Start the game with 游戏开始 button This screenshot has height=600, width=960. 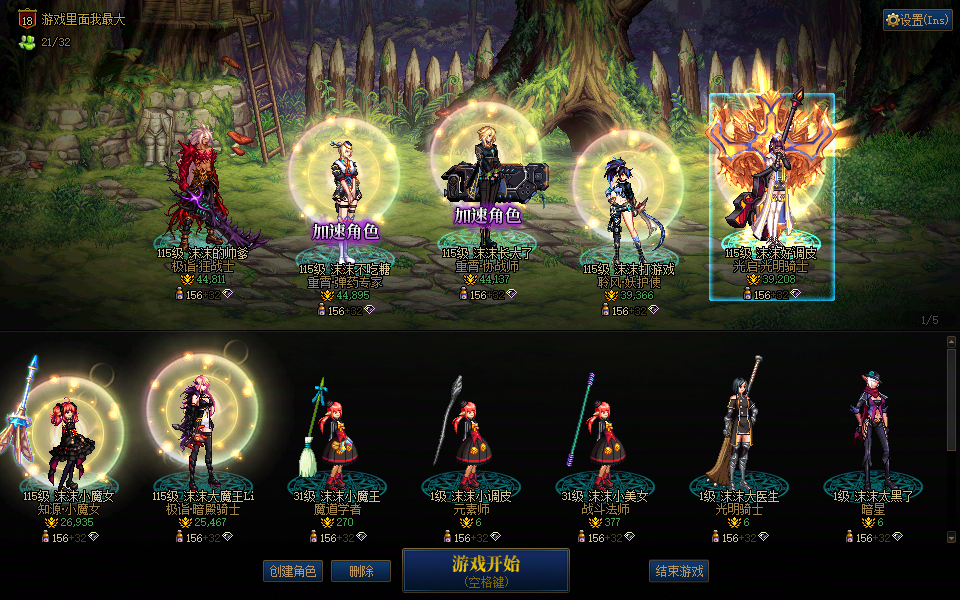(485, 569)
